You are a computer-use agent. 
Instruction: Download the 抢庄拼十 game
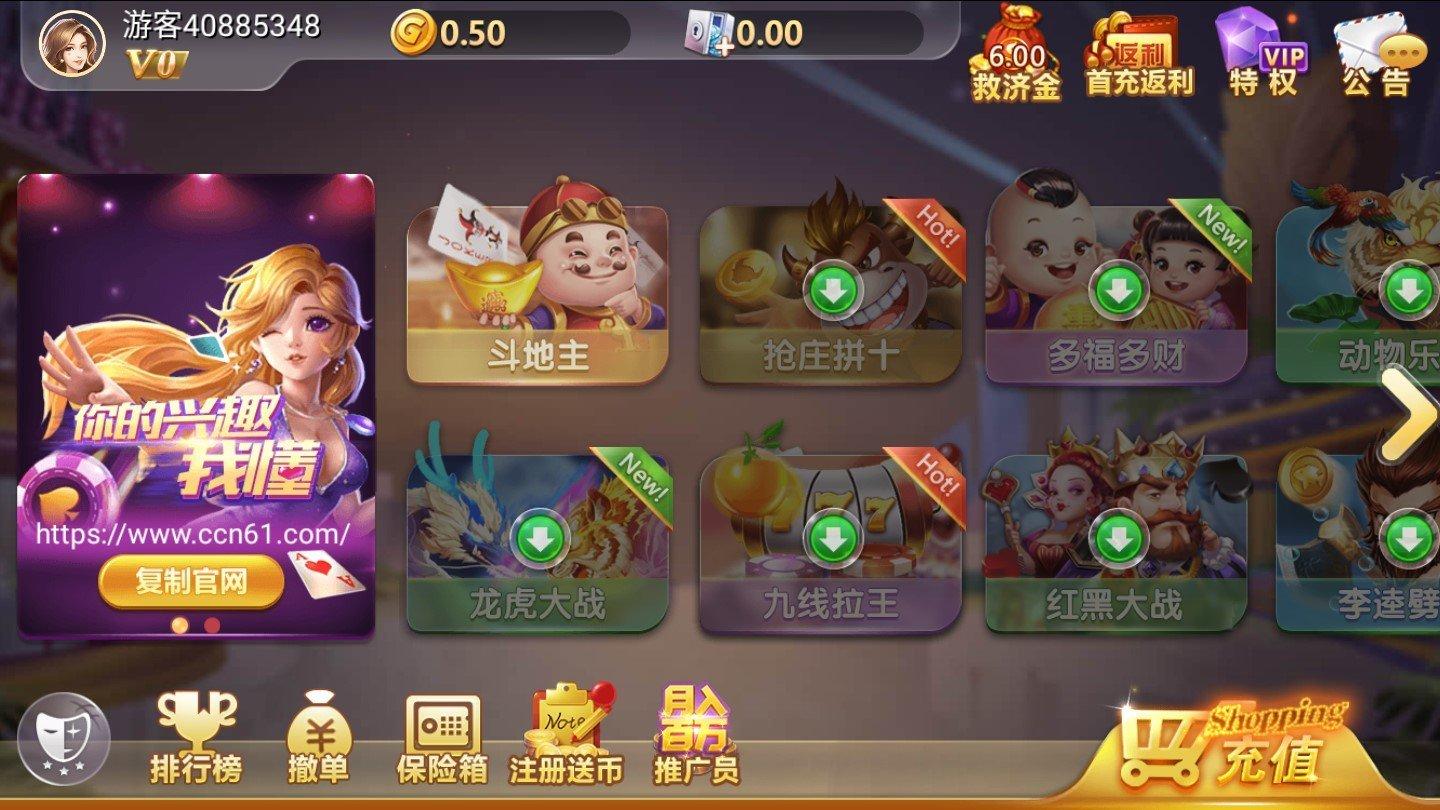[833, 292]
